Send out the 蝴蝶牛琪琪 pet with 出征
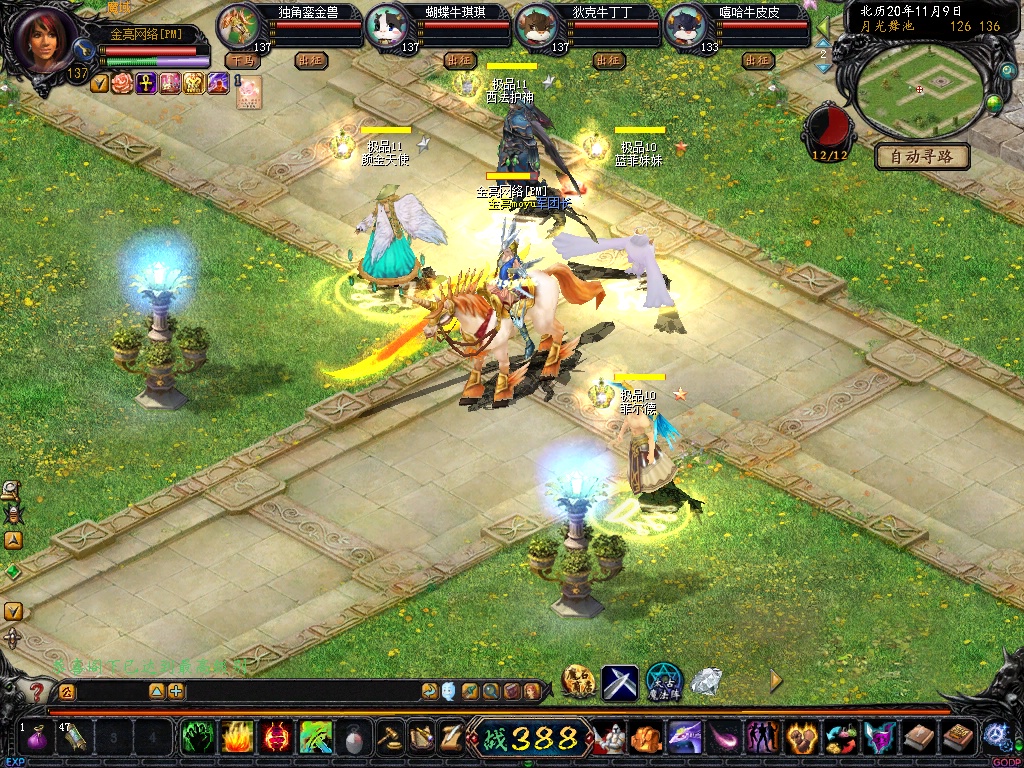This screenshot has height=768, width=1024. click(x=459, y=60)
